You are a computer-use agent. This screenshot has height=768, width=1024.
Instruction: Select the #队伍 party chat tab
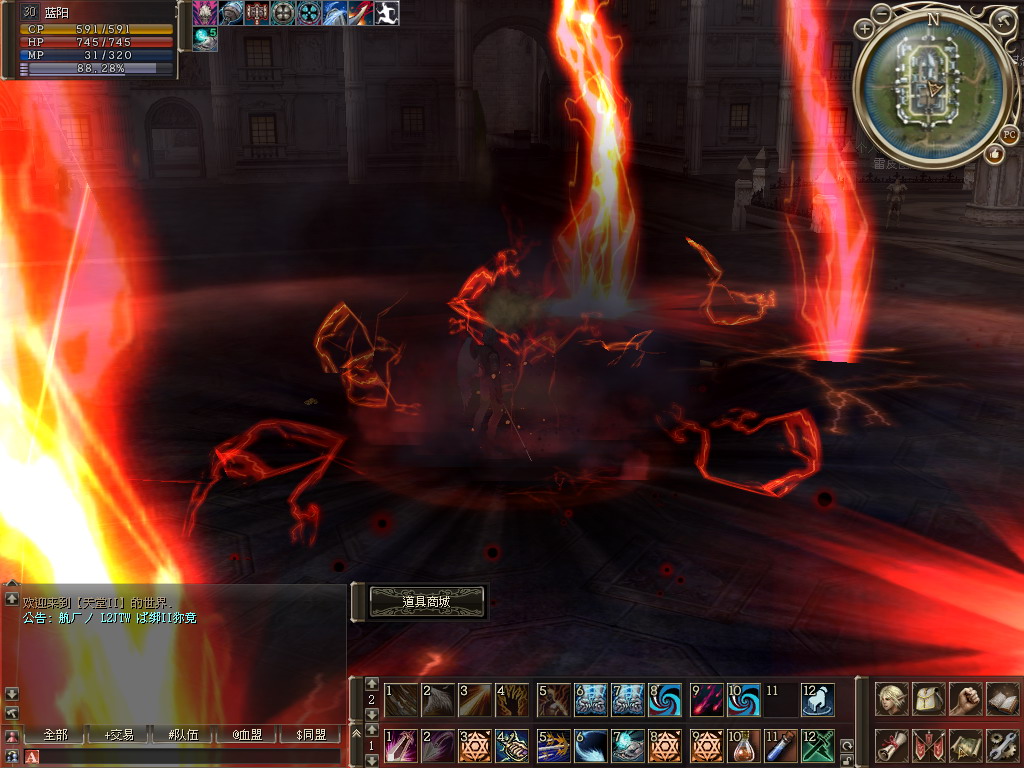pos(183,735)
